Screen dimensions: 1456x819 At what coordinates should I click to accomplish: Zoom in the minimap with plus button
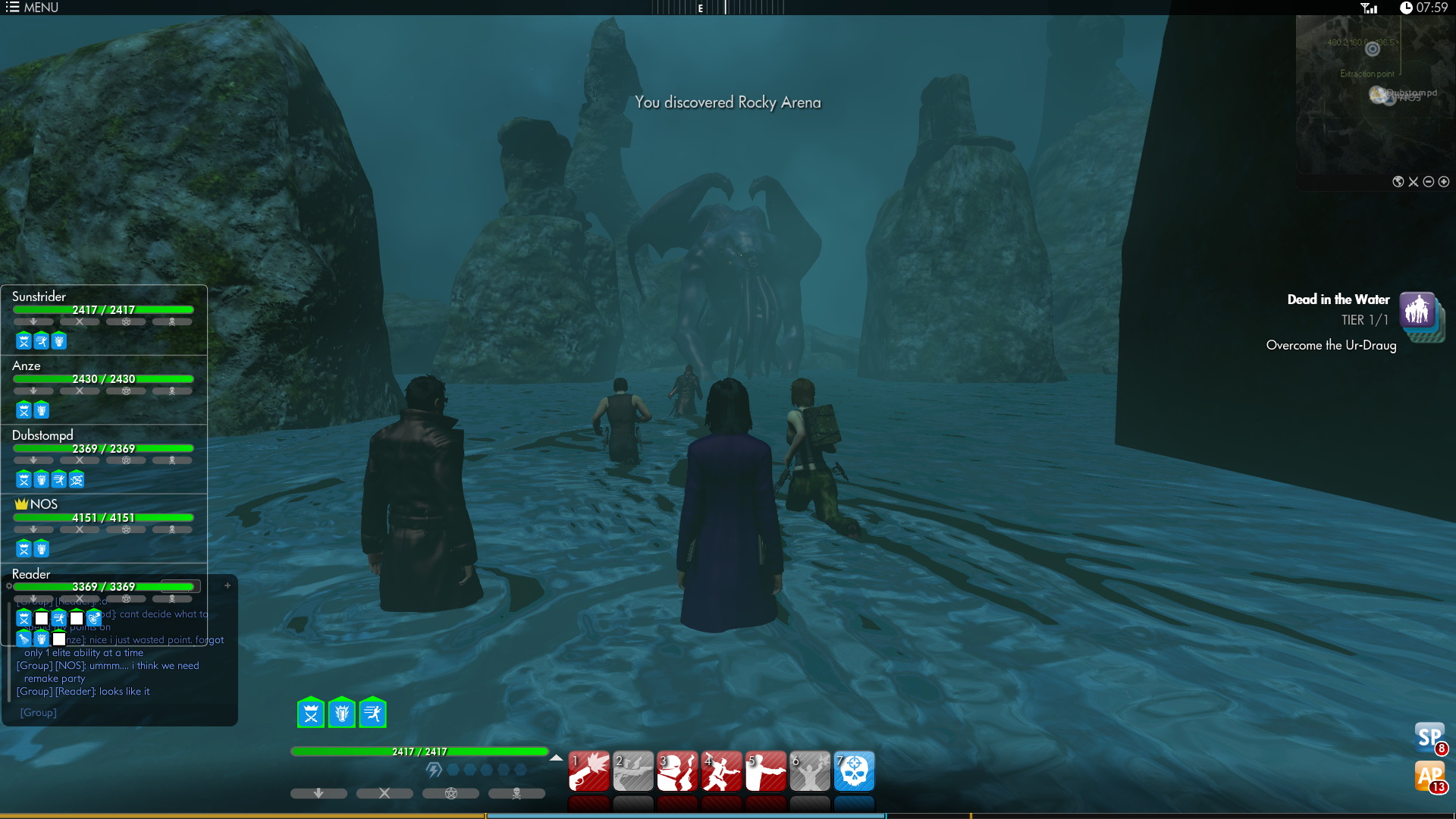coord(1444,182)
